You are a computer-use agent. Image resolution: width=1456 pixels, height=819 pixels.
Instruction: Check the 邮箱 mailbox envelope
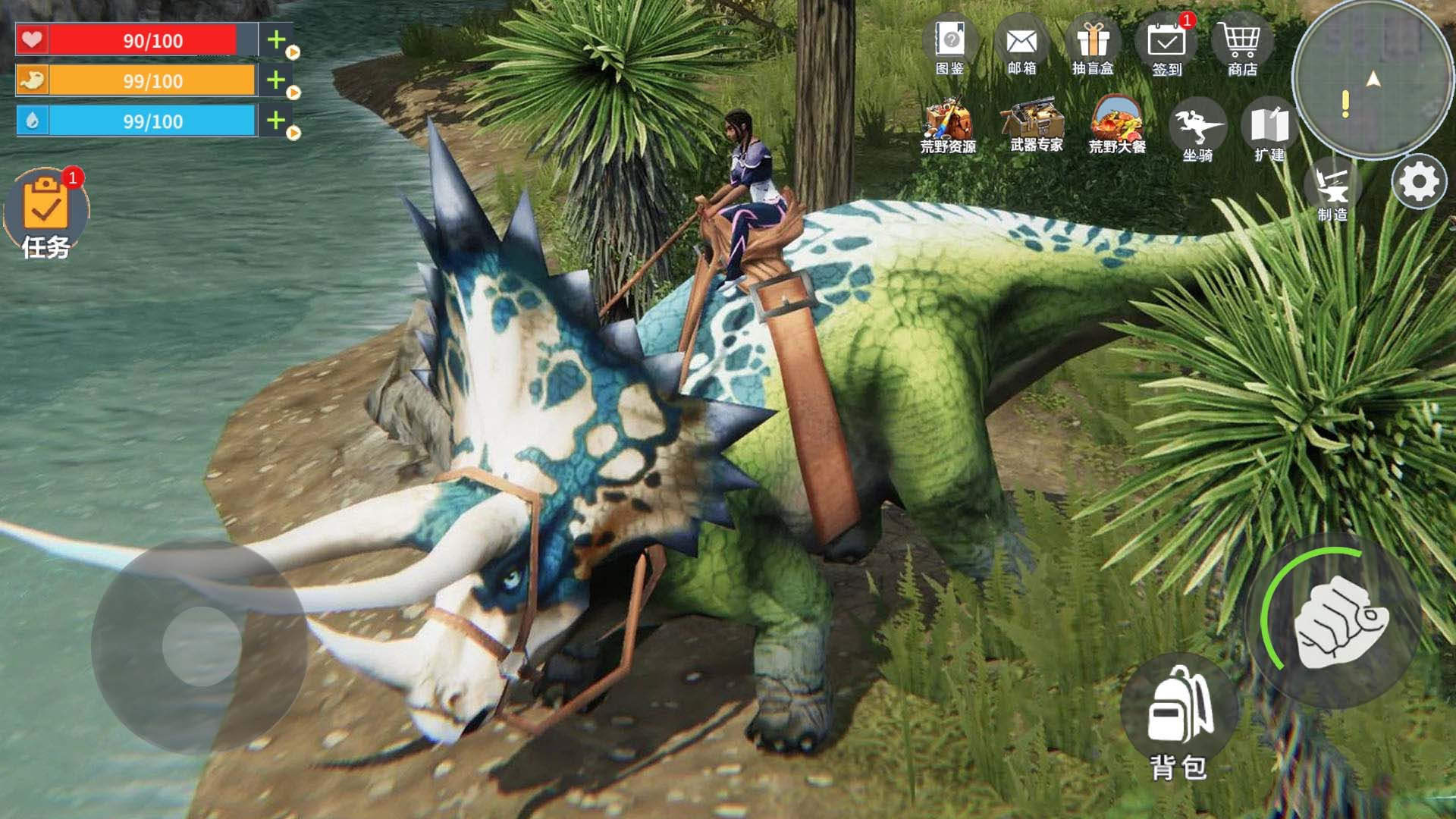click(x=1021, y=44)
